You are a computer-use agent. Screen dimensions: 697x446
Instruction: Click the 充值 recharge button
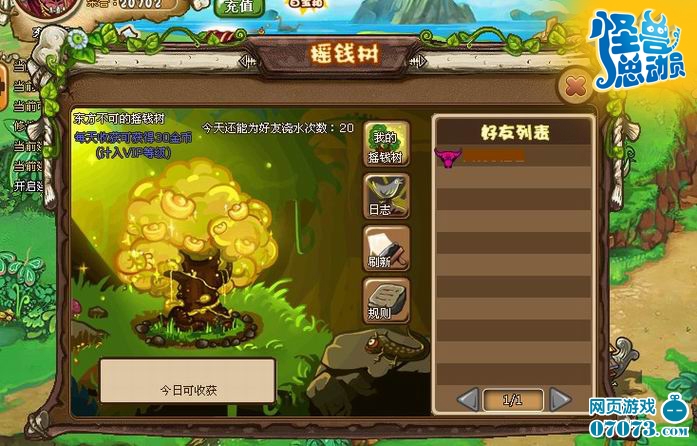point(238,8)
